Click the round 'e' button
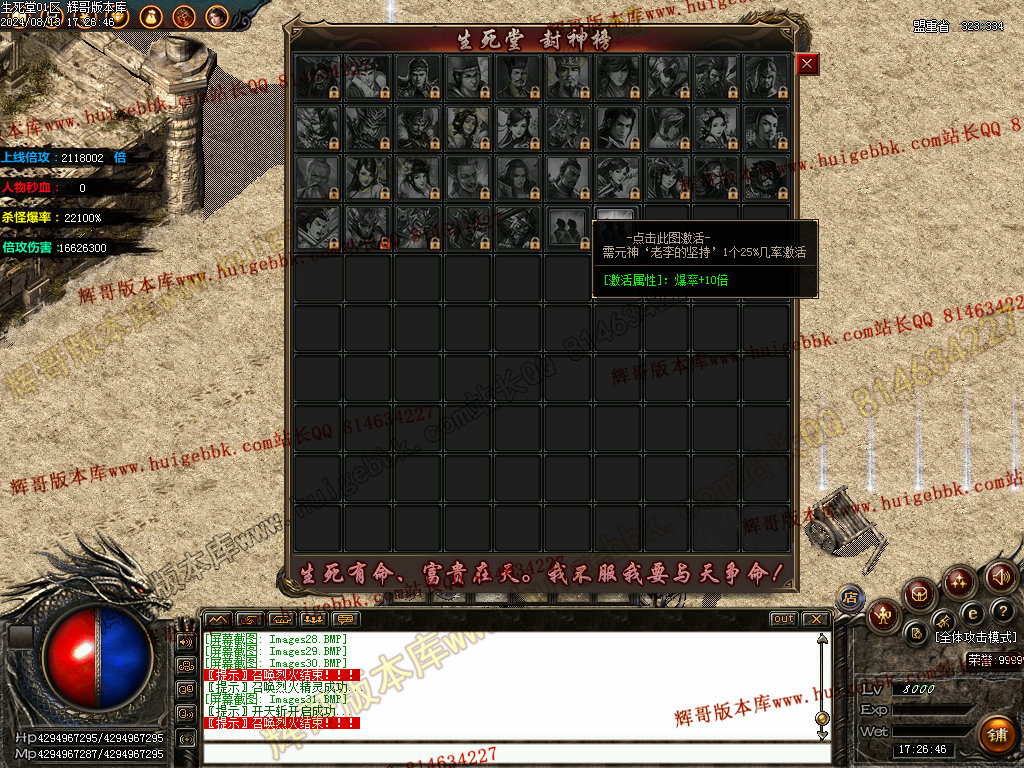 pyautogui.click(x=971, y=612)
